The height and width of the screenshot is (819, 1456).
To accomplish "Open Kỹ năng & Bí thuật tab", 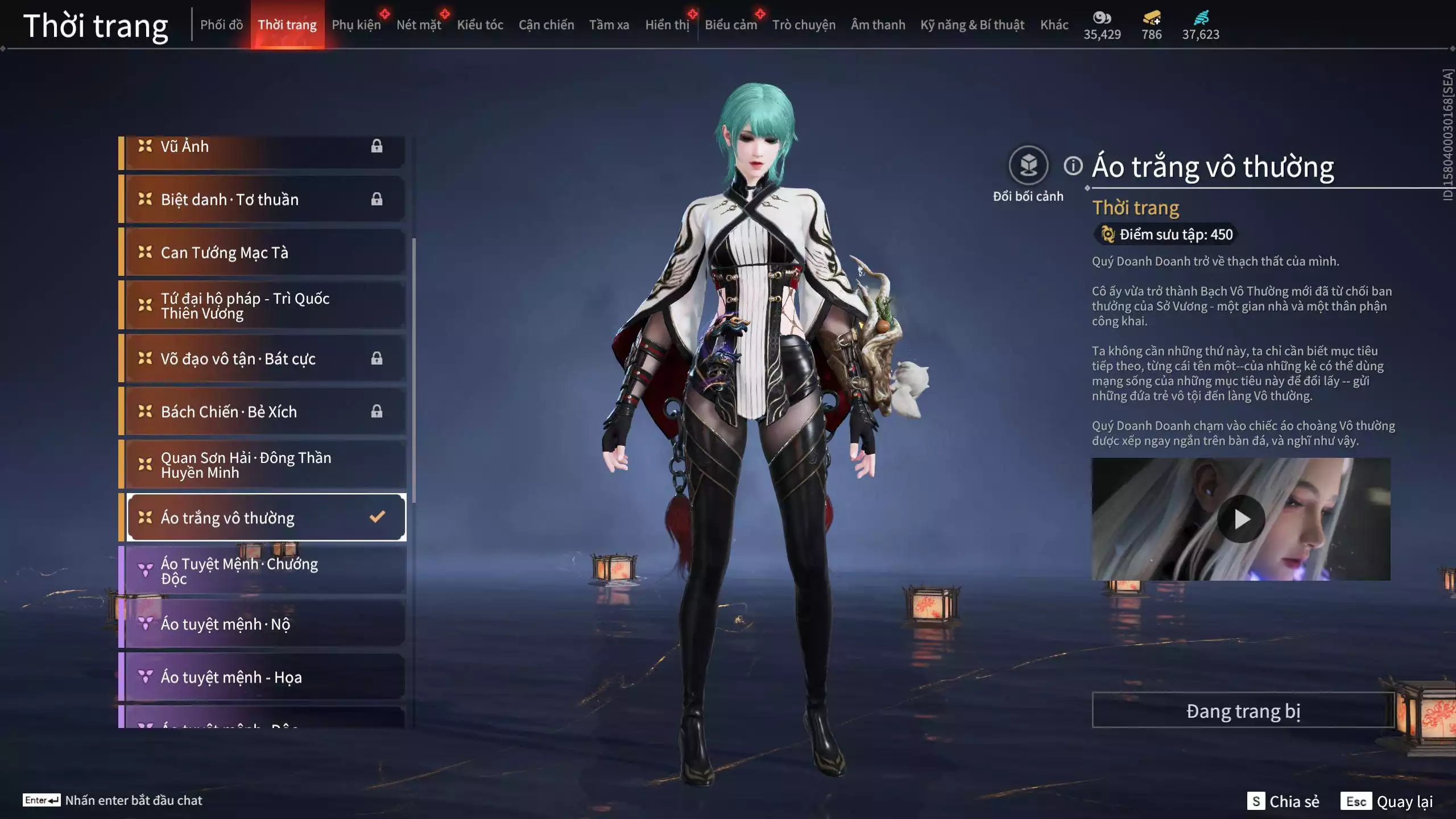I will [x=972, y=25].
